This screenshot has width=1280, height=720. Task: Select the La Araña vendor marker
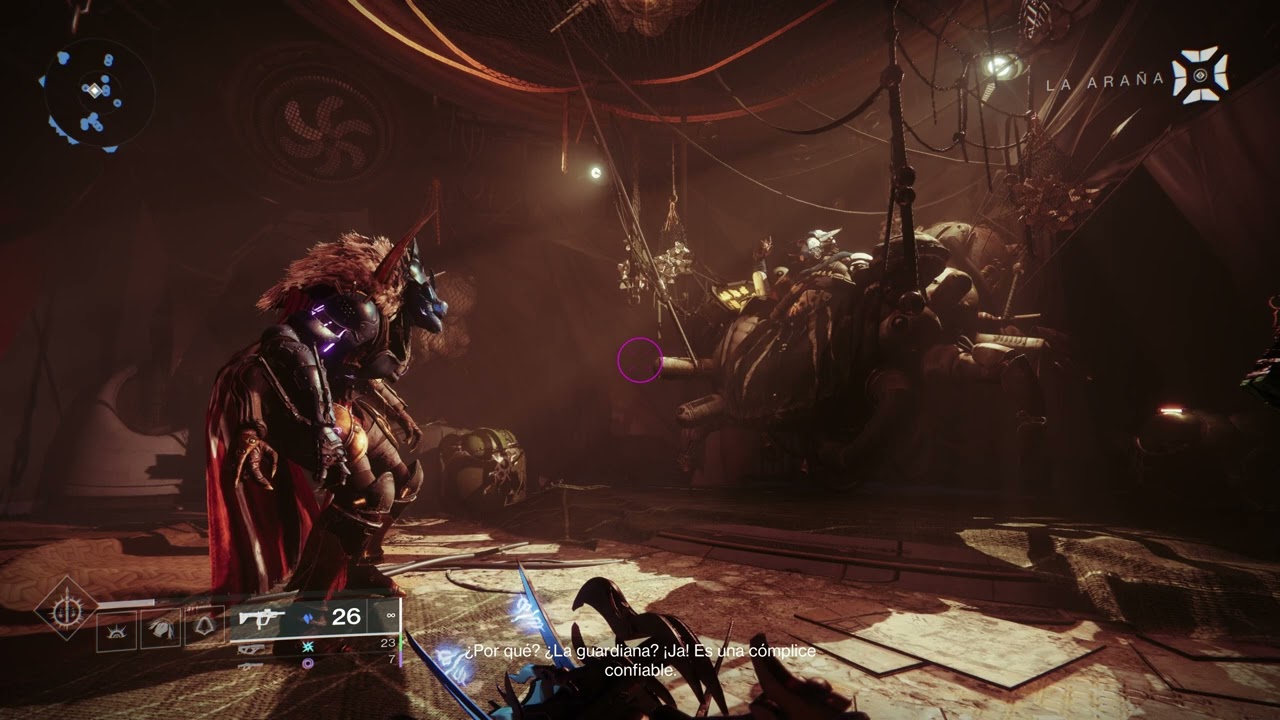(x=1199, y=75)
